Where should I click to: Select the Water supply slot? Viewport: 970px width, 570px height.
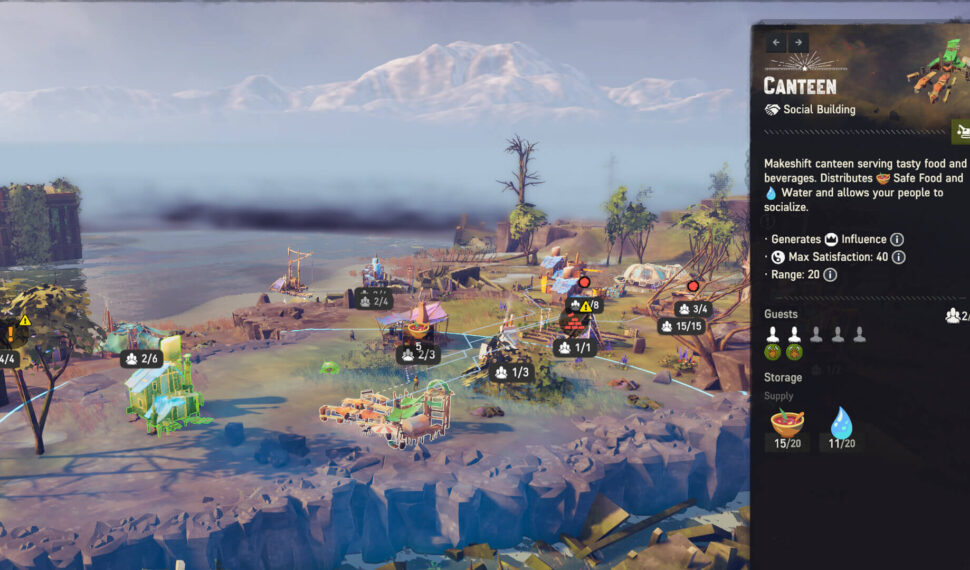point(839,424)
